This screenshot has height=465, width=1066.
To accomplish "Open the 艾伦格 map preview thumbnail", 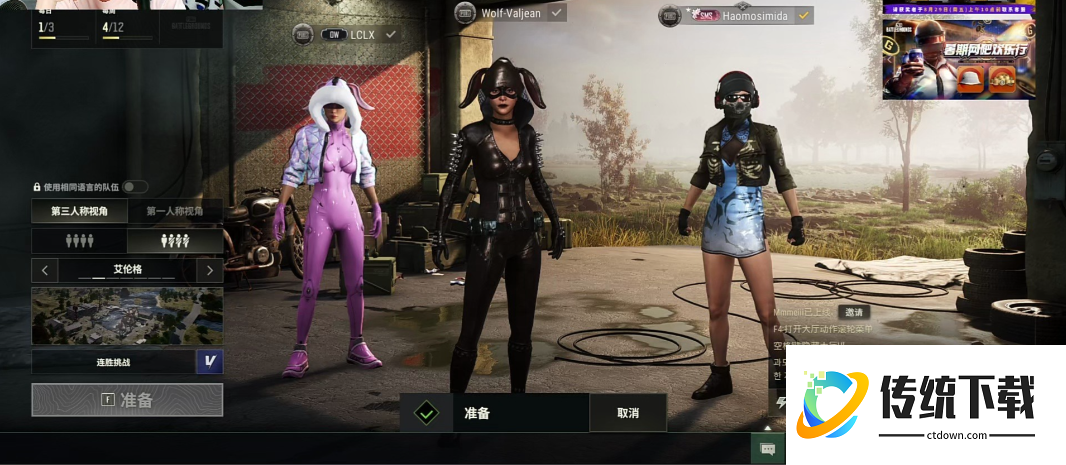I will point(127,316).
